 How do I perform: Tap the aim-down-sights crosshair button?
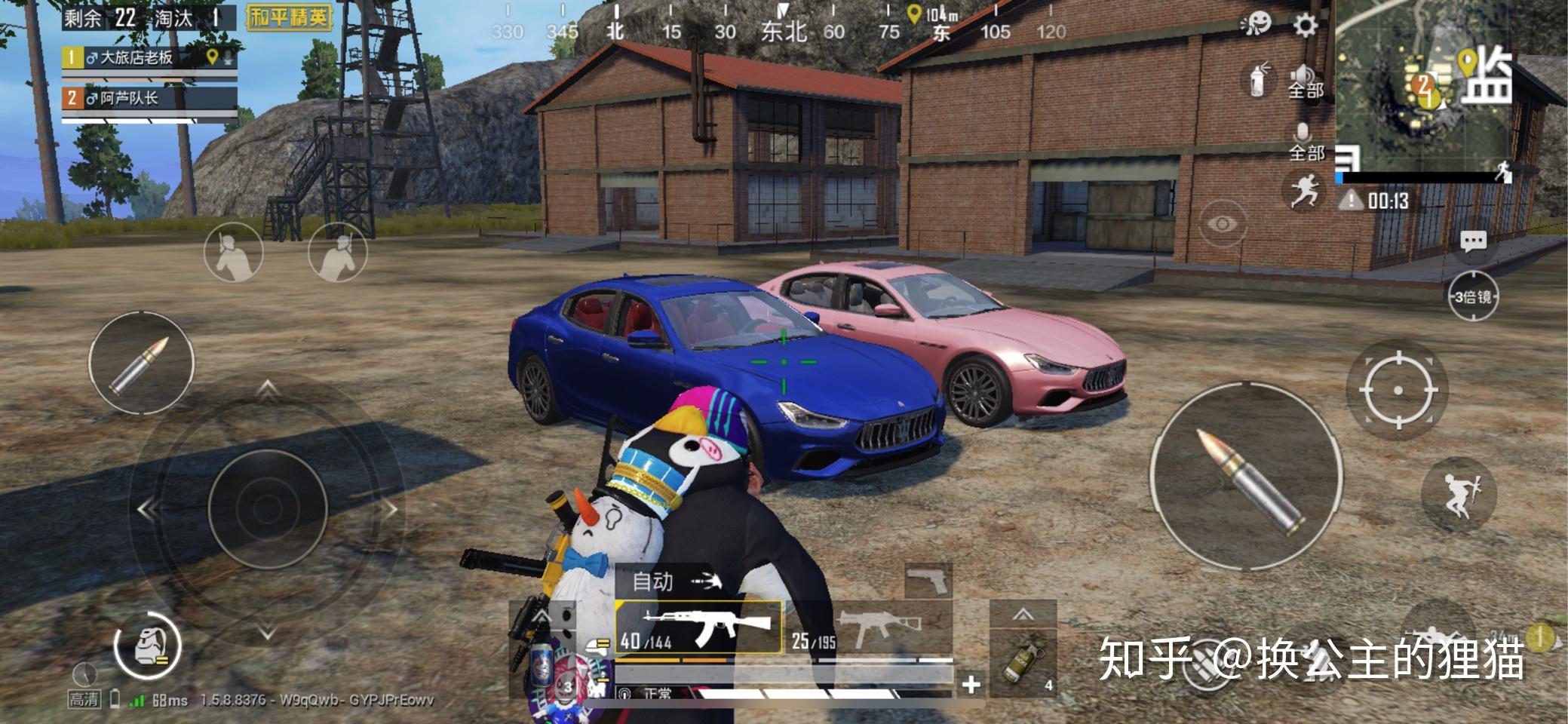(1398, 390)
